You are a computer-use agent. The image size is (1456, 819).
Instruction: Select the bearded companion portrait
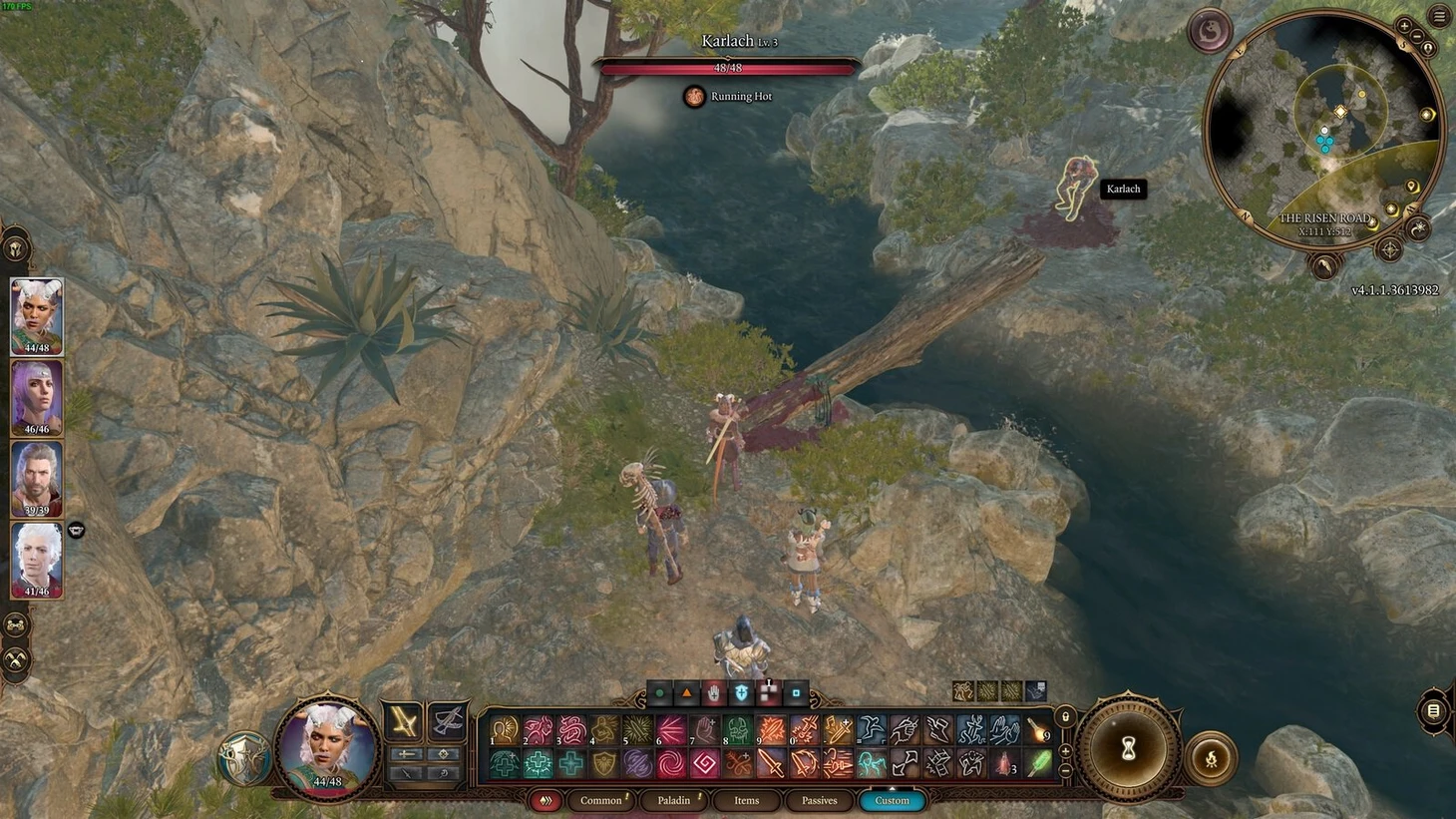point(37,478)
